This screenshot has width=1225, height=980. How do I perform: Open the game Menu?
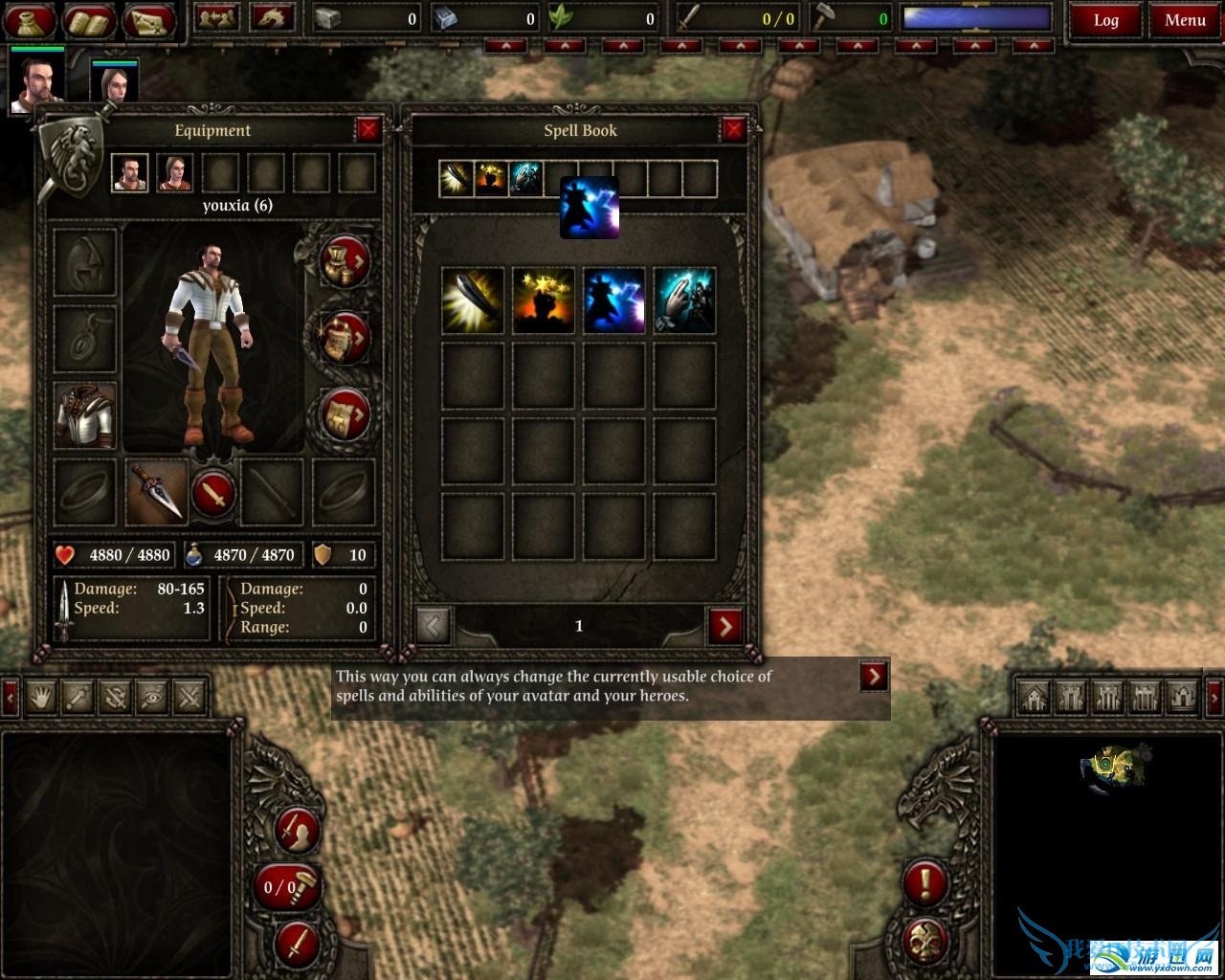tap(1185, 20)
